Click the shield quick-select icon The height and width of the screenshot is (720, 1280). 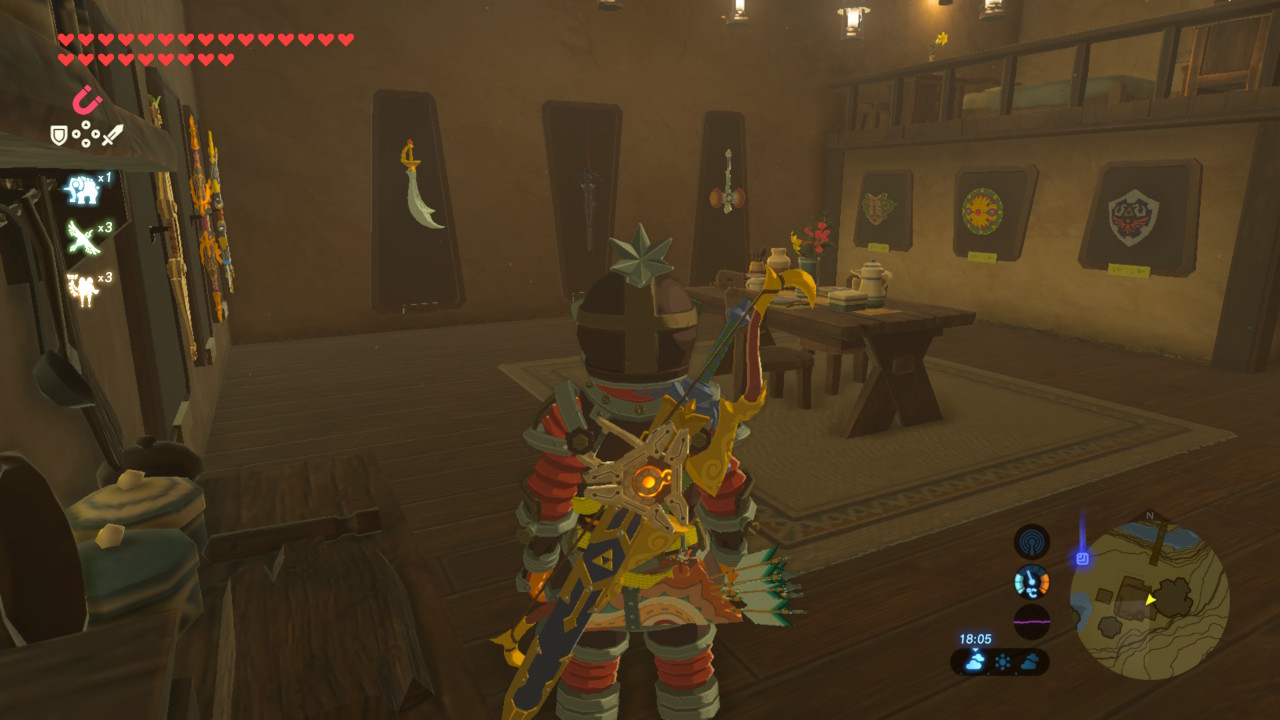59,134
